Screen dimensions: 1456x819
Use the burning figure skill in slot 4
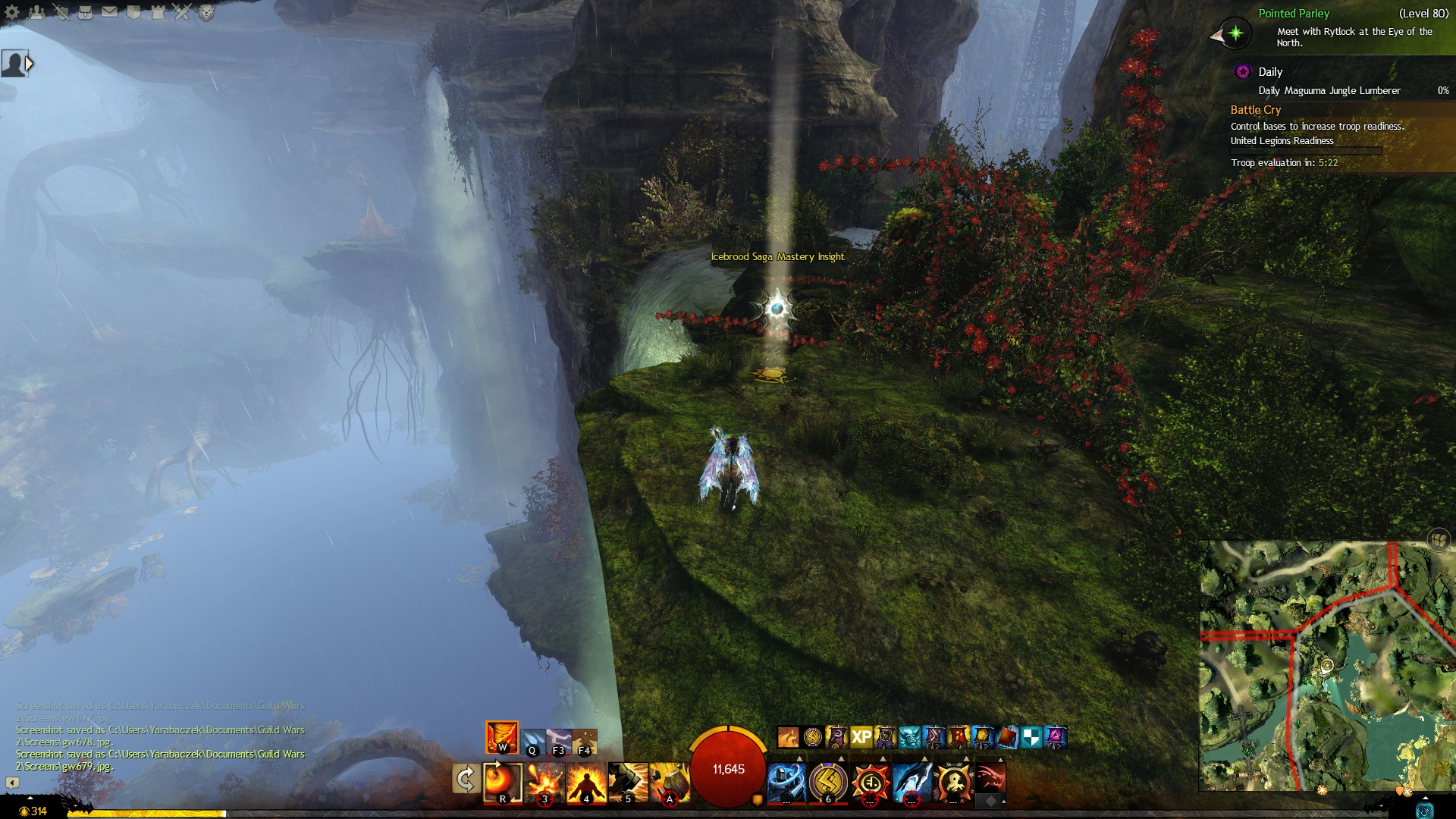[x=586, y=782]
